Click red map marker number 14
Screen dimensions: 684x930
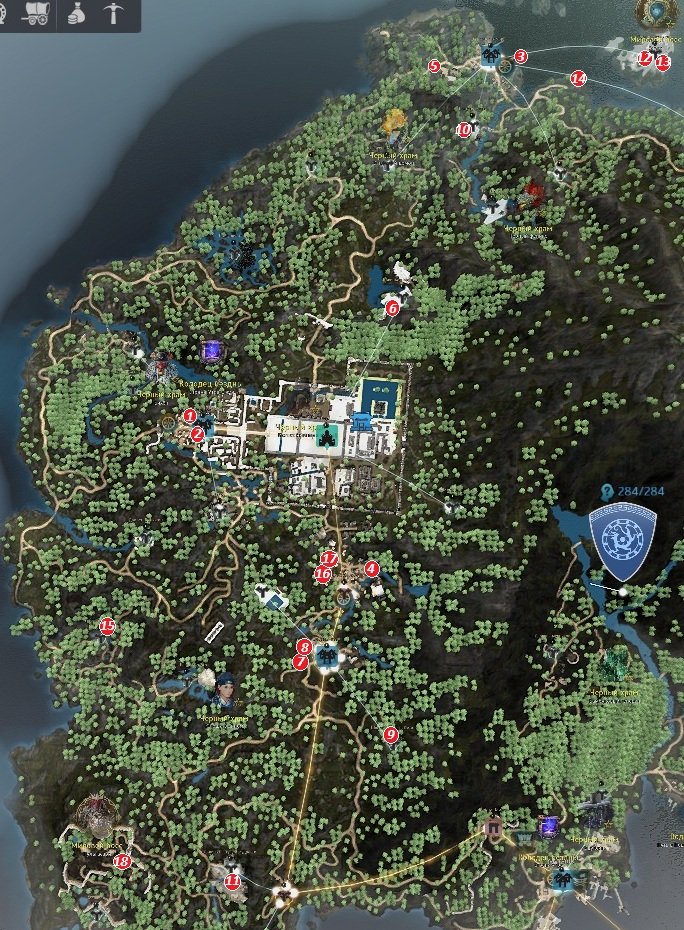pos(577,78)
